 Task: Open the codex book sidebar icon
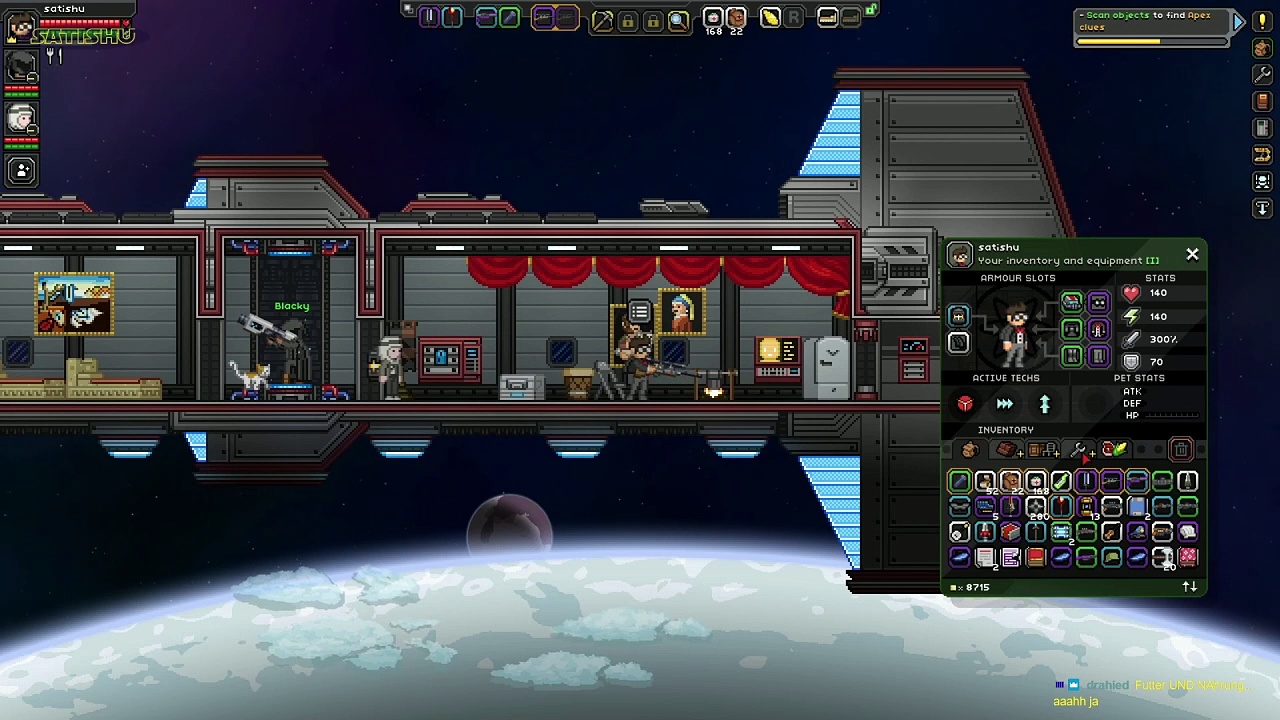pyautogui.click(x=1262, y=102)
